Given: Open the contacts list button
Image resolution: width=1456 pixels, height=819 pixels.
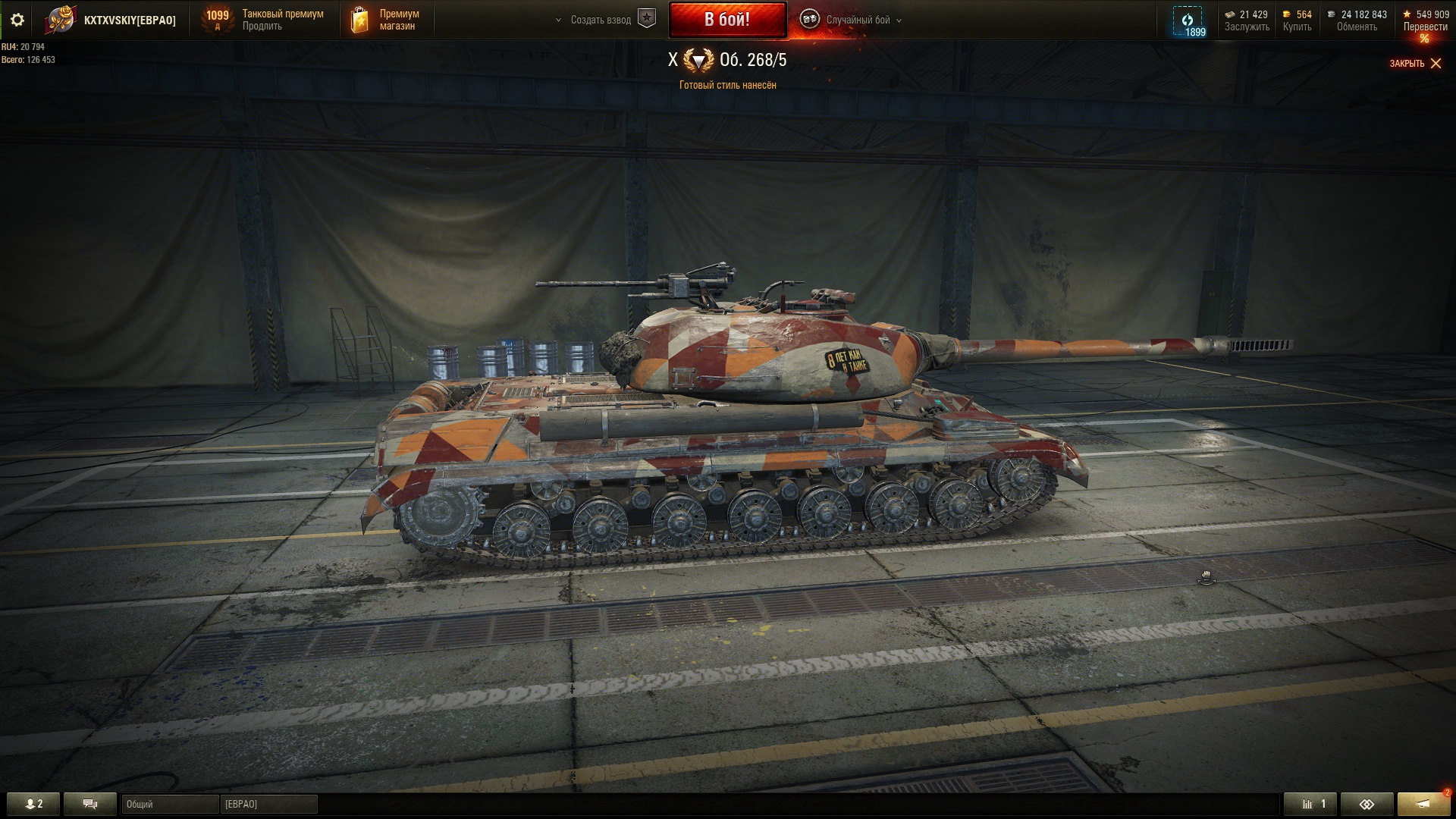Looking at the screenshot, I should 33,804.
